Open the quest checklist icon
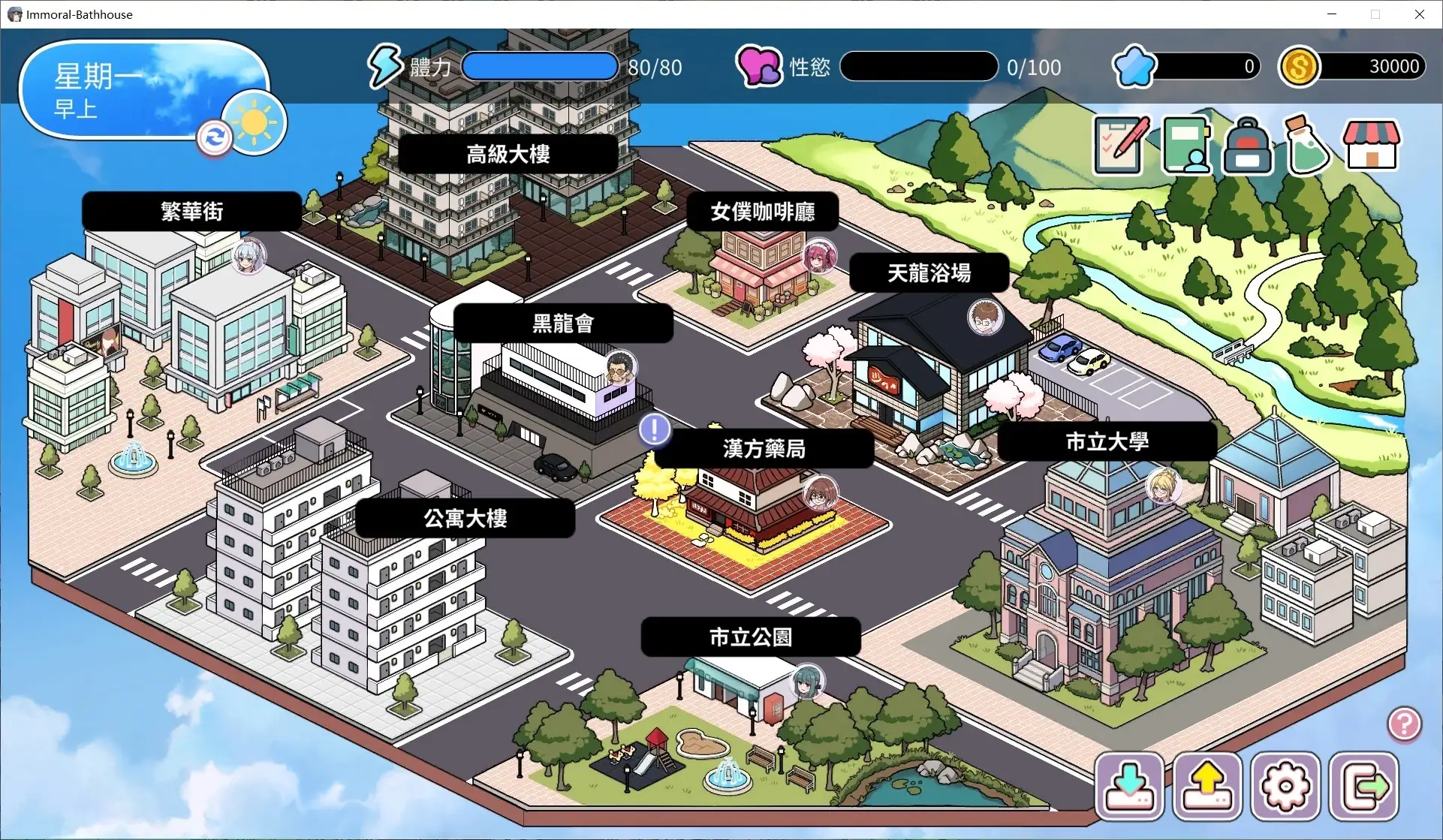The height and width of the screenshot is (840, 1443). [1119, 144]
